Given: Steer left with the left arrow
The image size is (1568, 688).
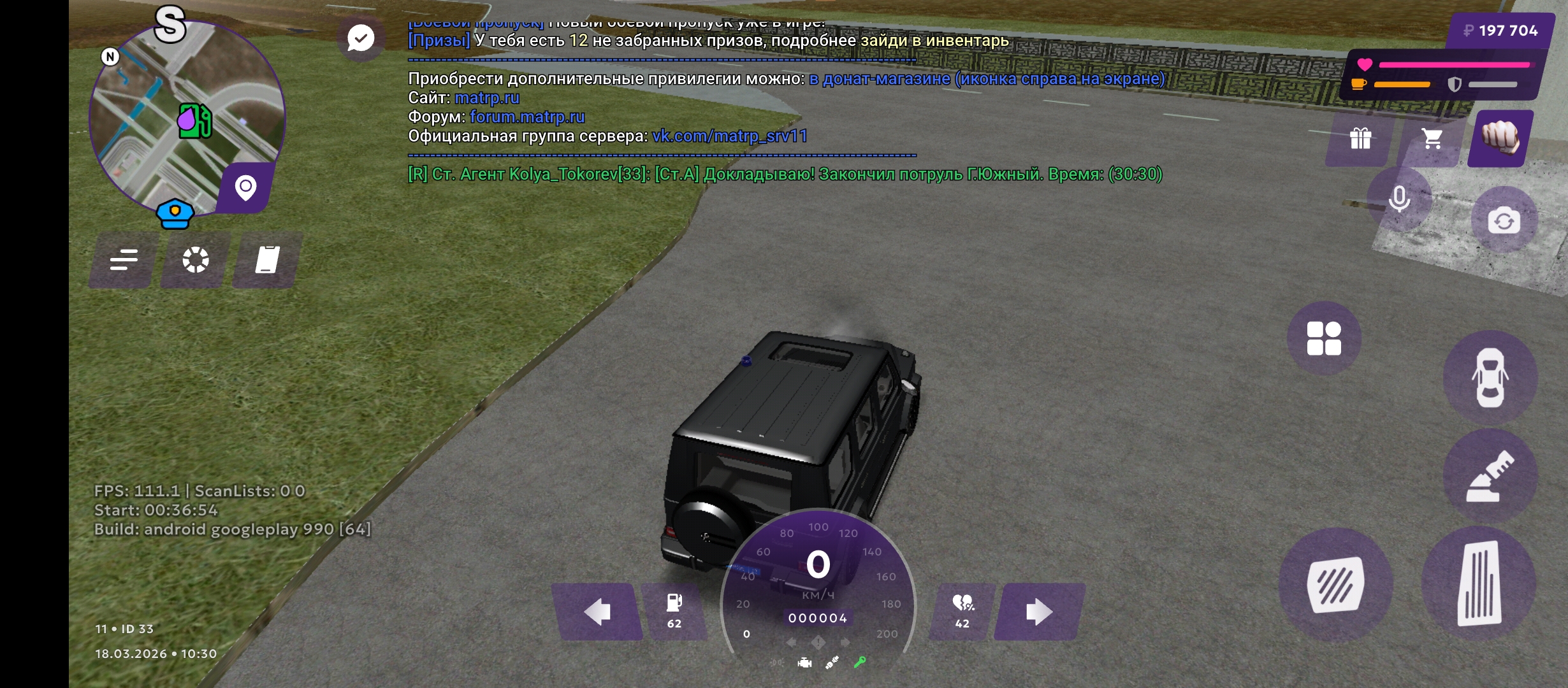Looking at the screenshot, I should [597, 612].
